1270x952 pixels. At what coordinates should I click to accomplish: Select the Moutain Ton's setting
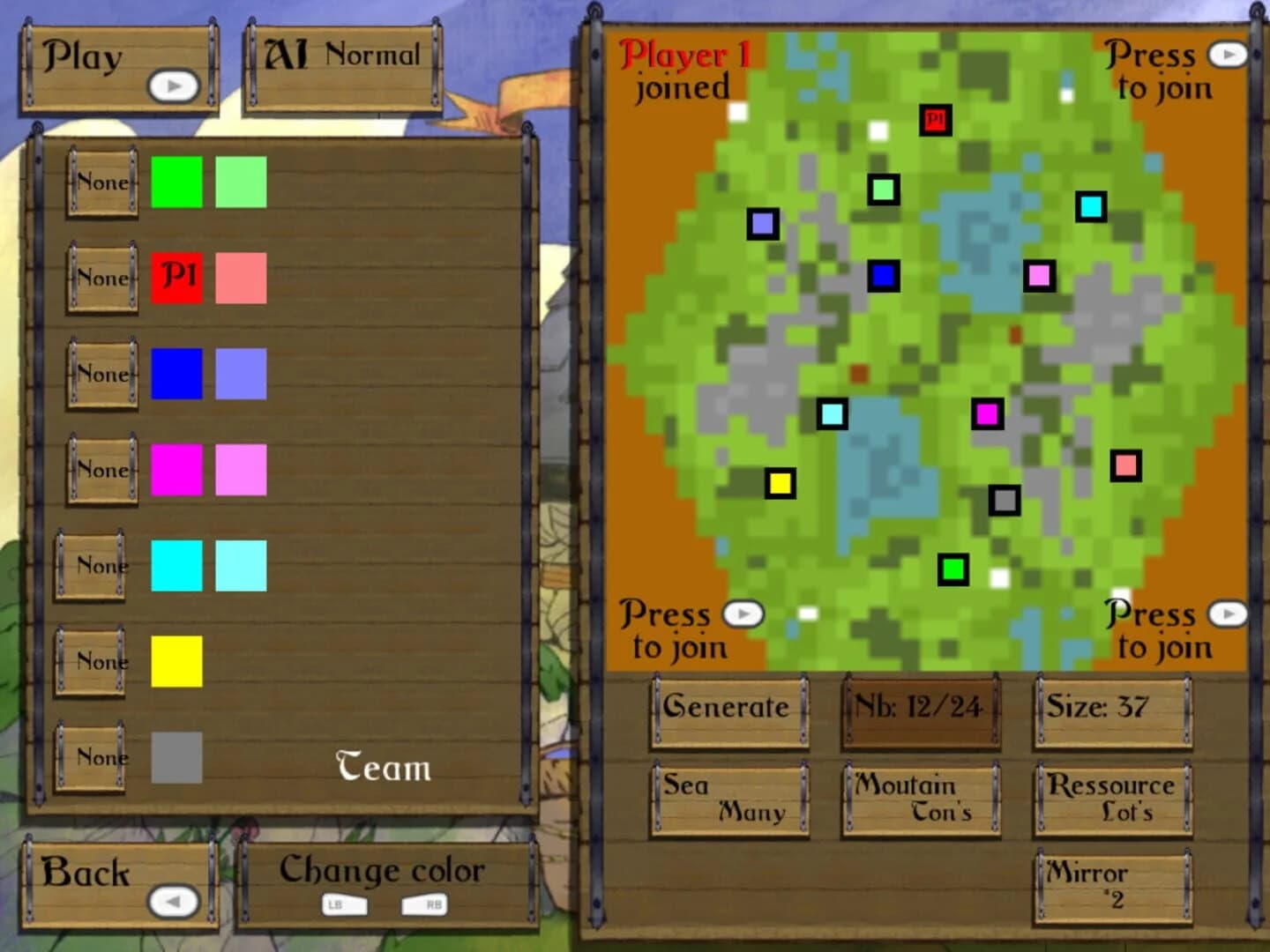[921, 800]
